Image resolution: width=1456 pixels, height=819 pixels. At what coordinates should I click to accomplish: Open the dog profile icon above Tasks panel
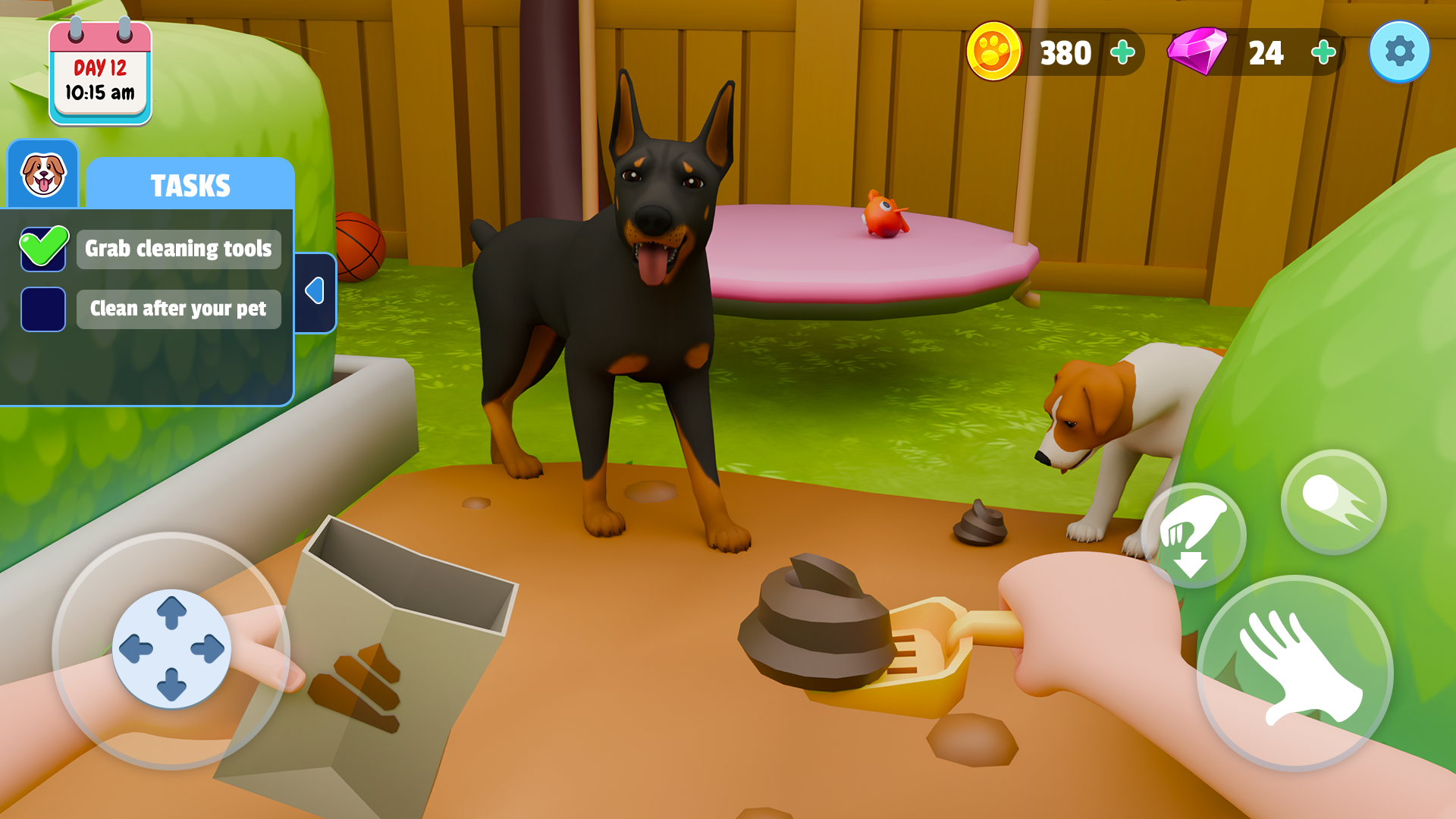[x=43, y=176]
